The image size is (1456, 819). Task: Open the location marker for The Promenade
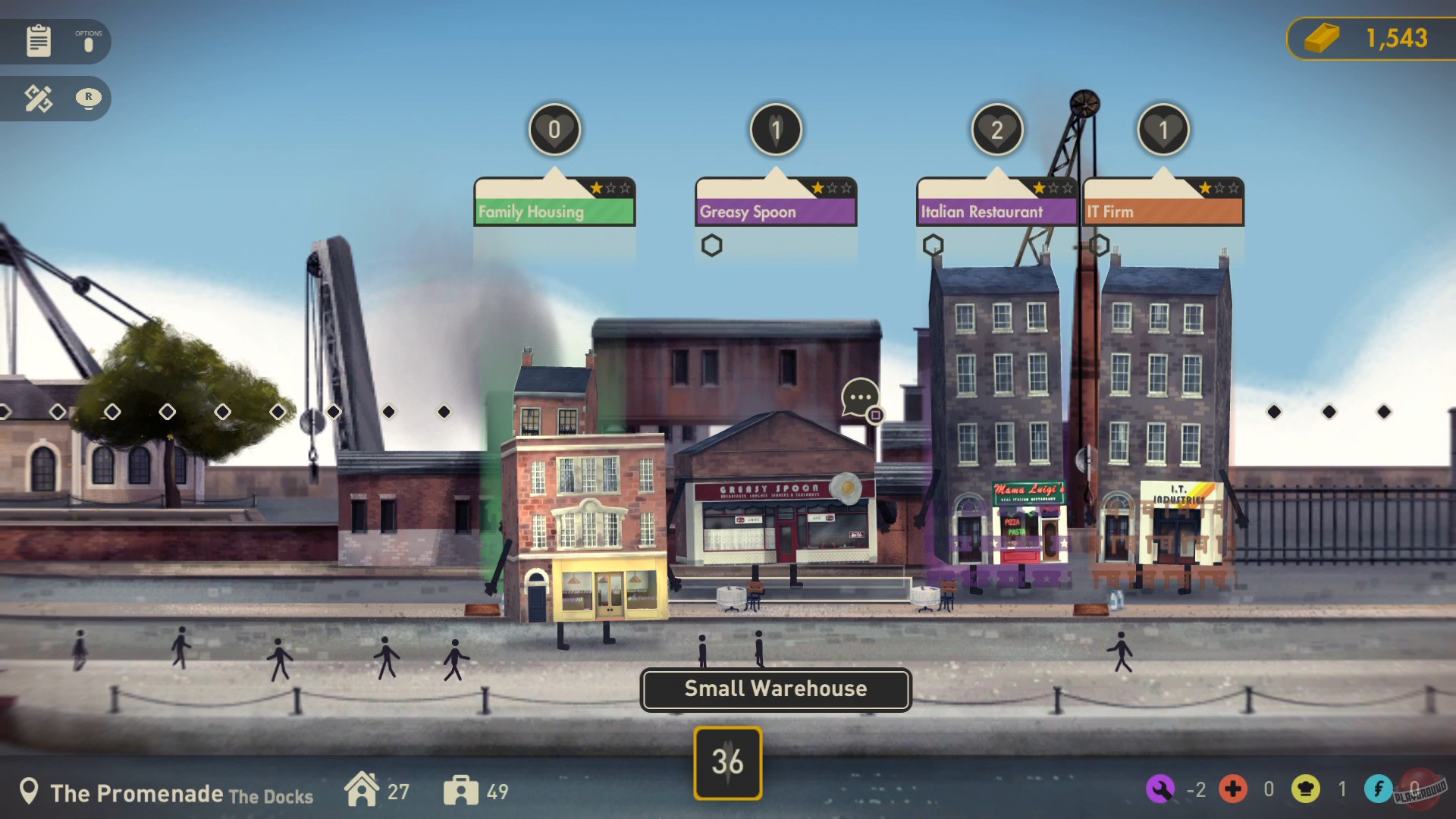(30, 791)
